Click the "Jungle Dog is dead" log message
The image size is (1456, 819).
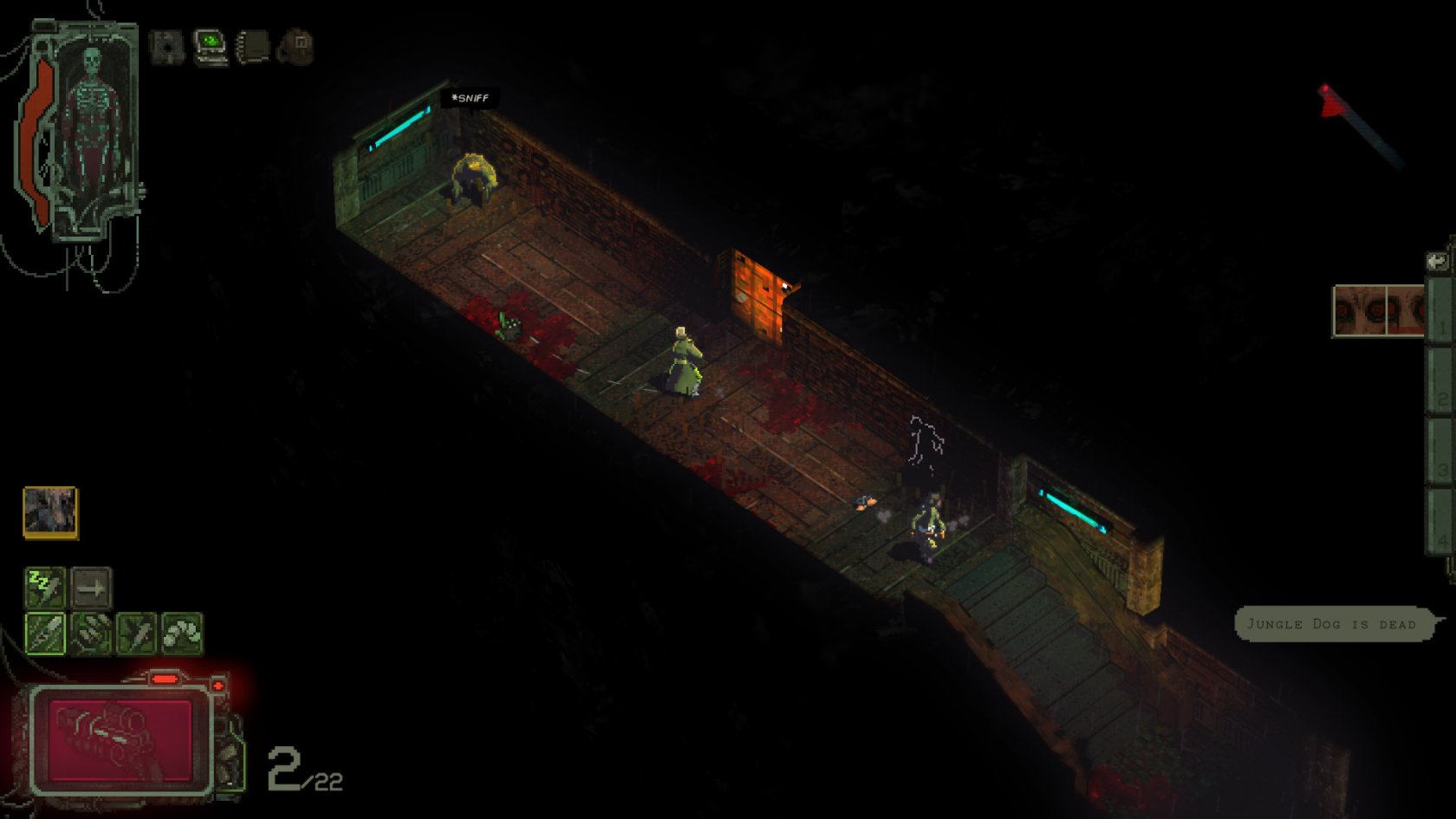tap(1331, 624)
